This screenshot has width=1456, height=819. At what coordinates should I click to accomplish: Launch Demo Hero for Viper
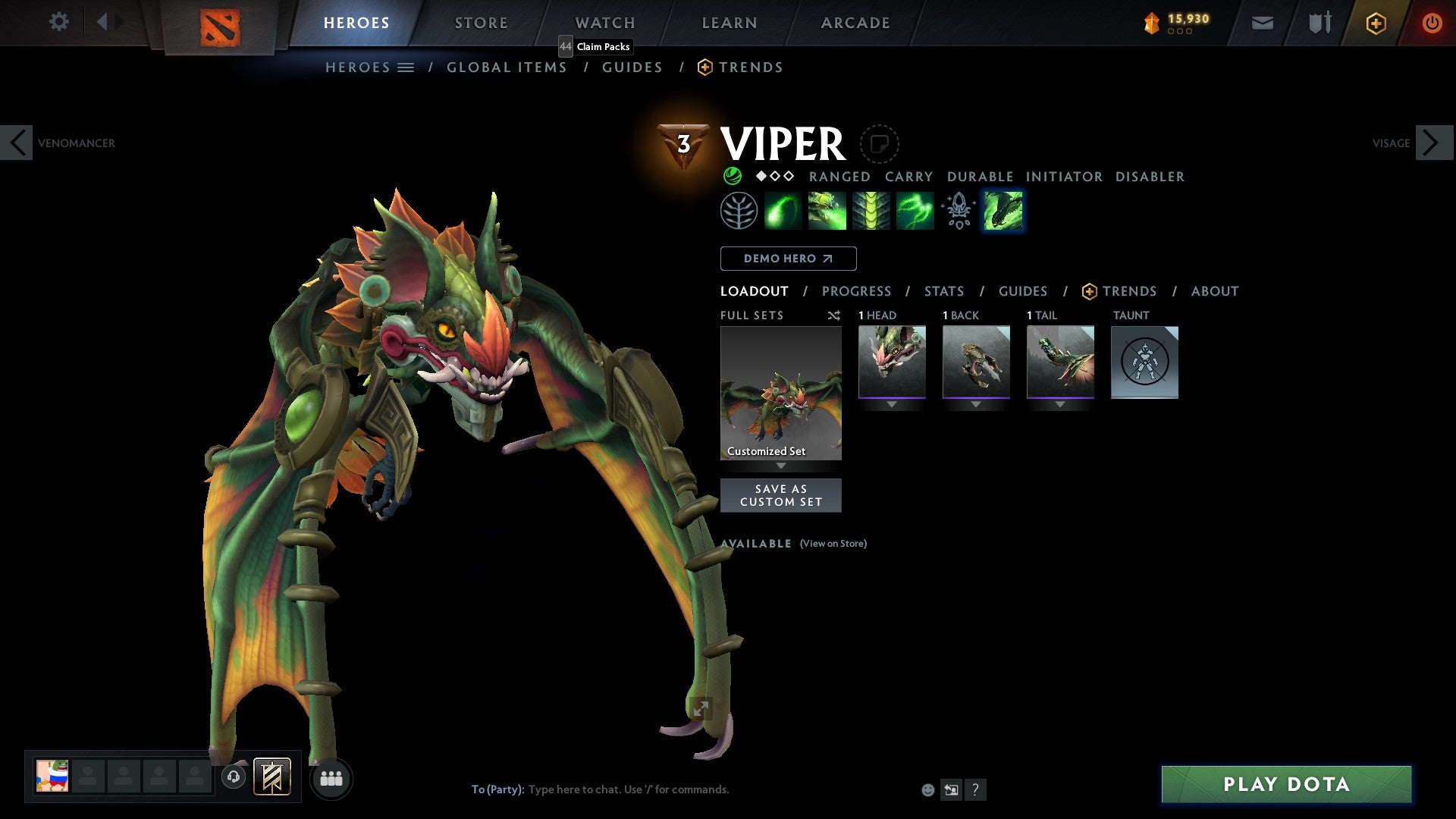[788, 259]
